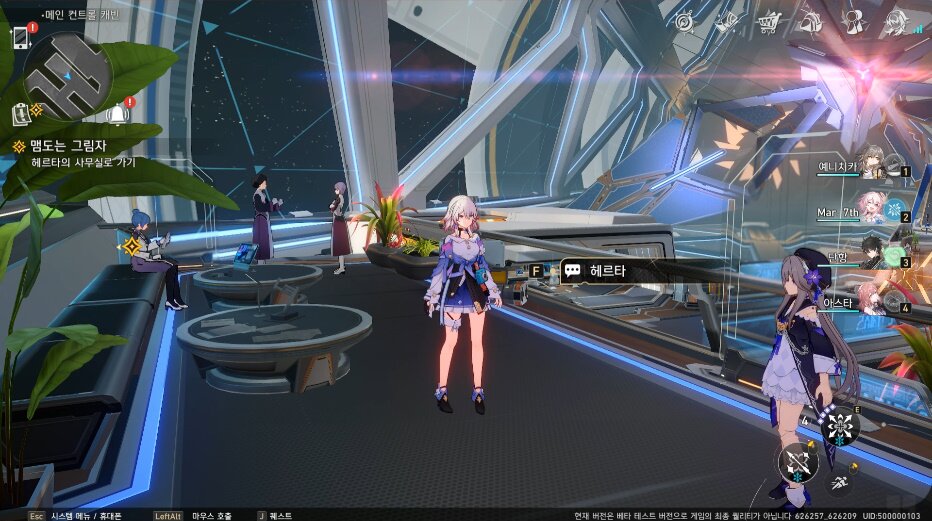Viewport: 932px width, 521px height.
Task: Open the team lineup icon
Action: (x=853, y=21)
